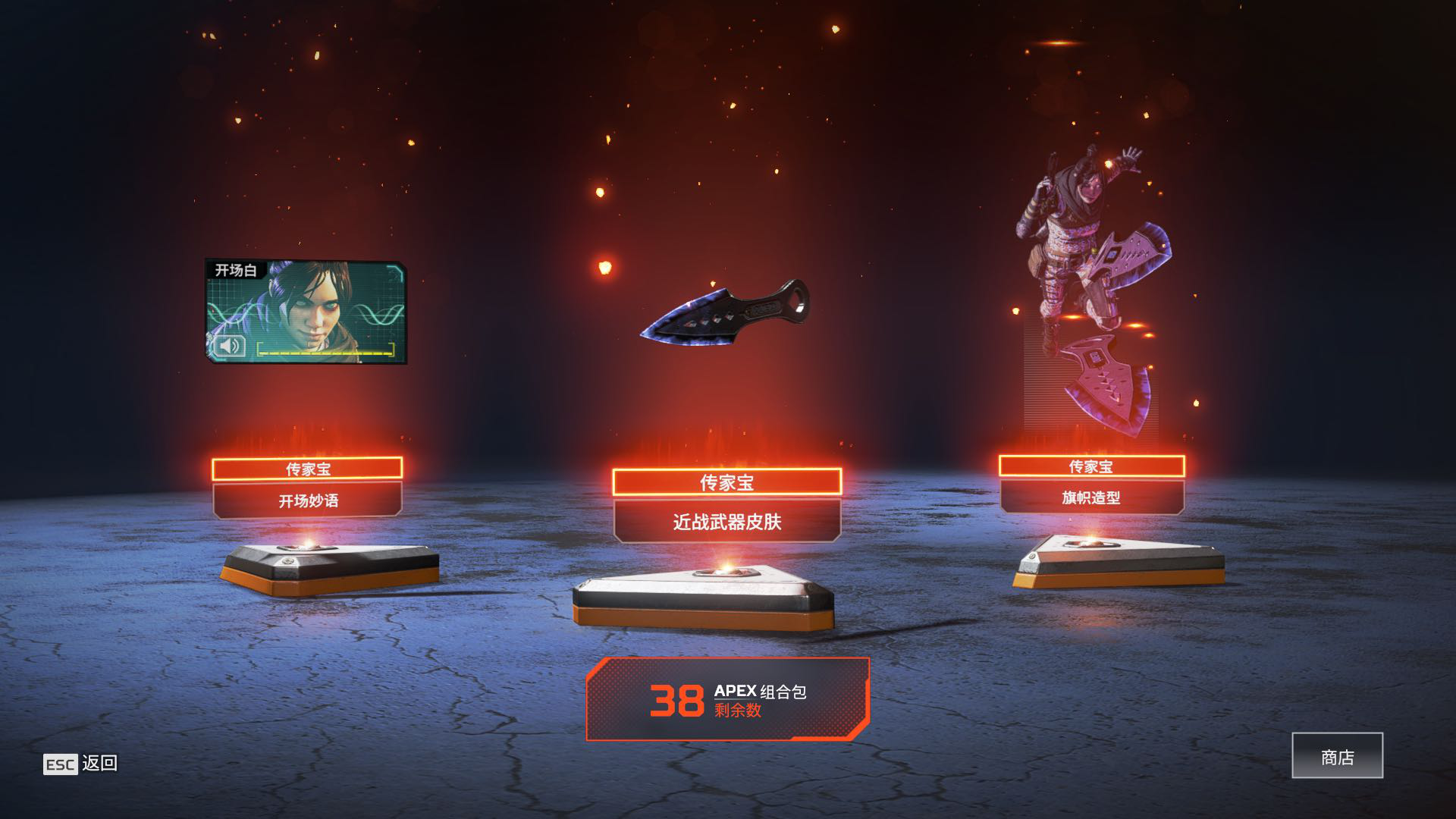This screenshot has height=819, width=1456.
Task: Click the 返回 back option
Action: point(81,764)
